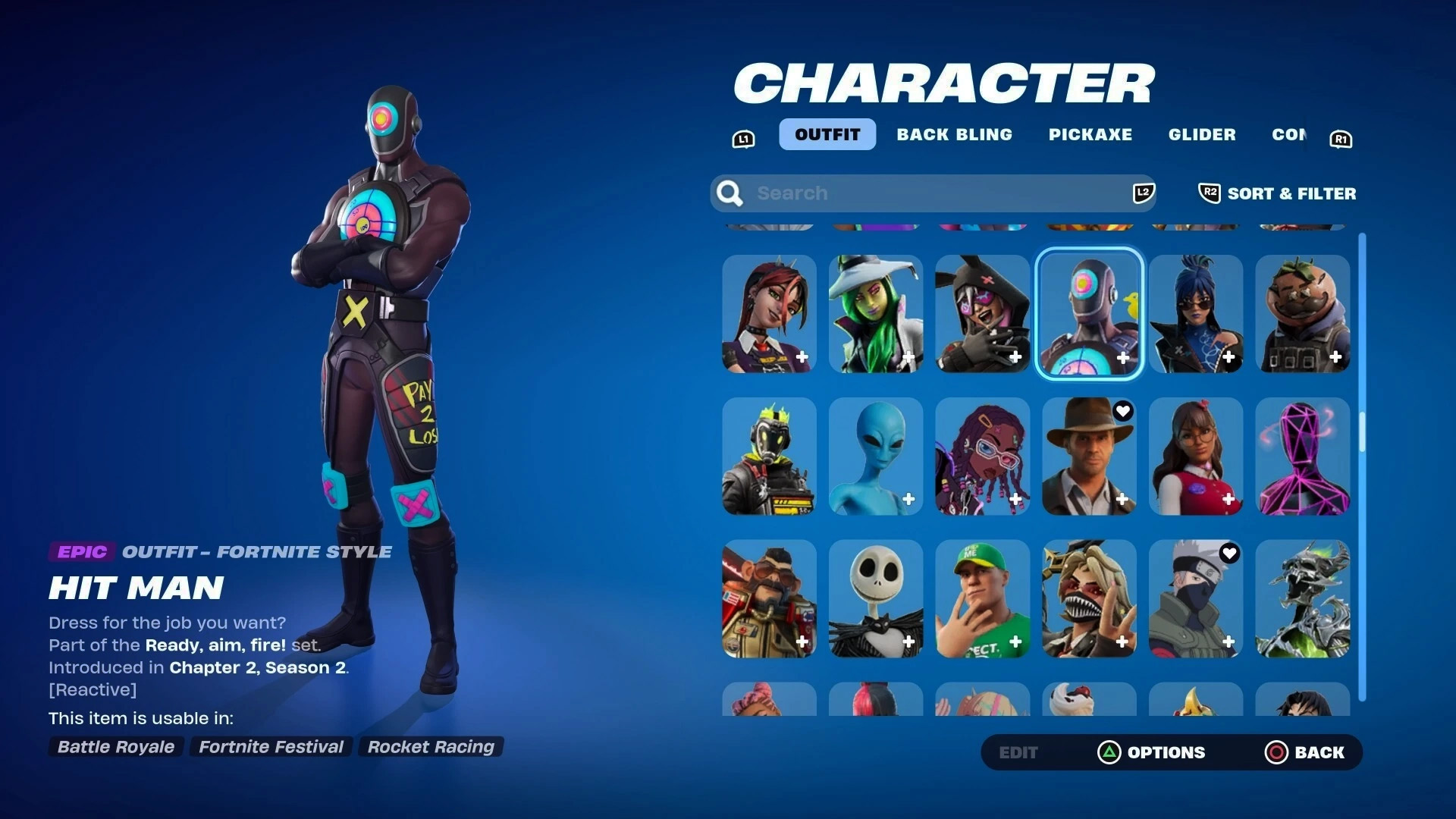Select the Hit Man target-face outfit

pyautogui.click(x=1089, y=313)
